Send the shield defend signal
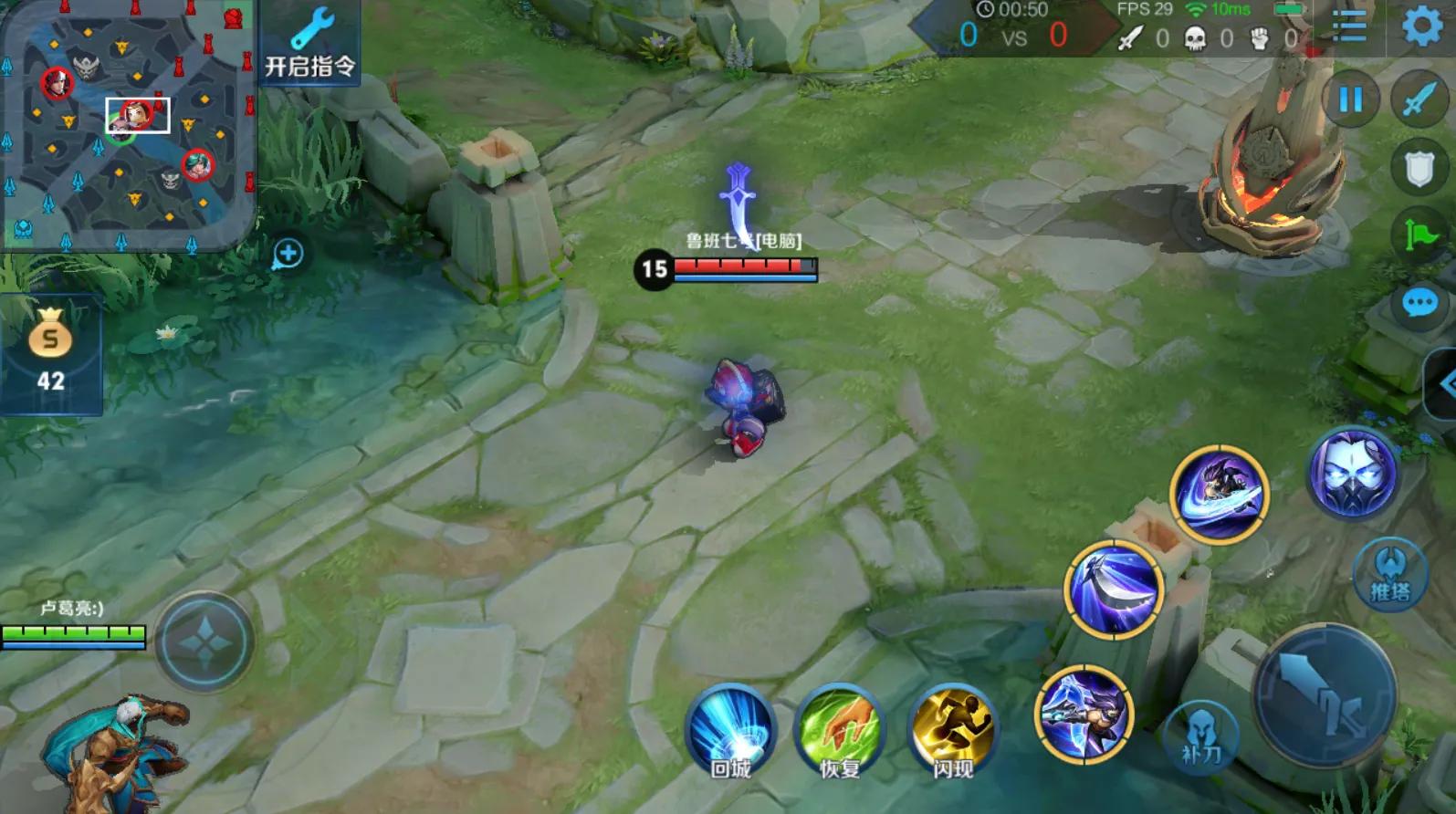The height and width of the screenshot is (814, 1456). tap(1419, 169)
